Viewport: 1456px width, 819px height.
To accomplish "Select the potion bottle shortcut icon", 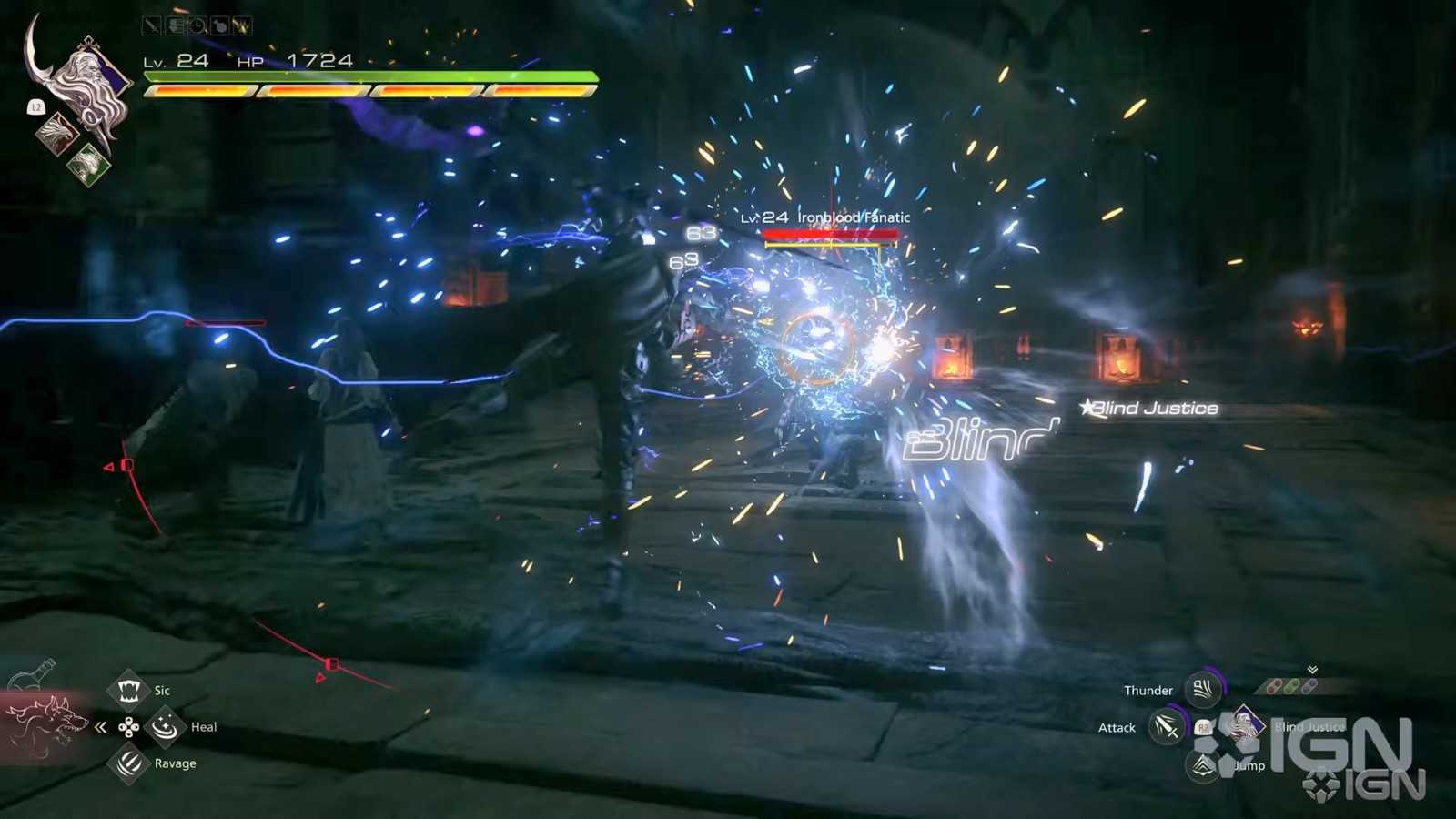I will pos(33,676).
